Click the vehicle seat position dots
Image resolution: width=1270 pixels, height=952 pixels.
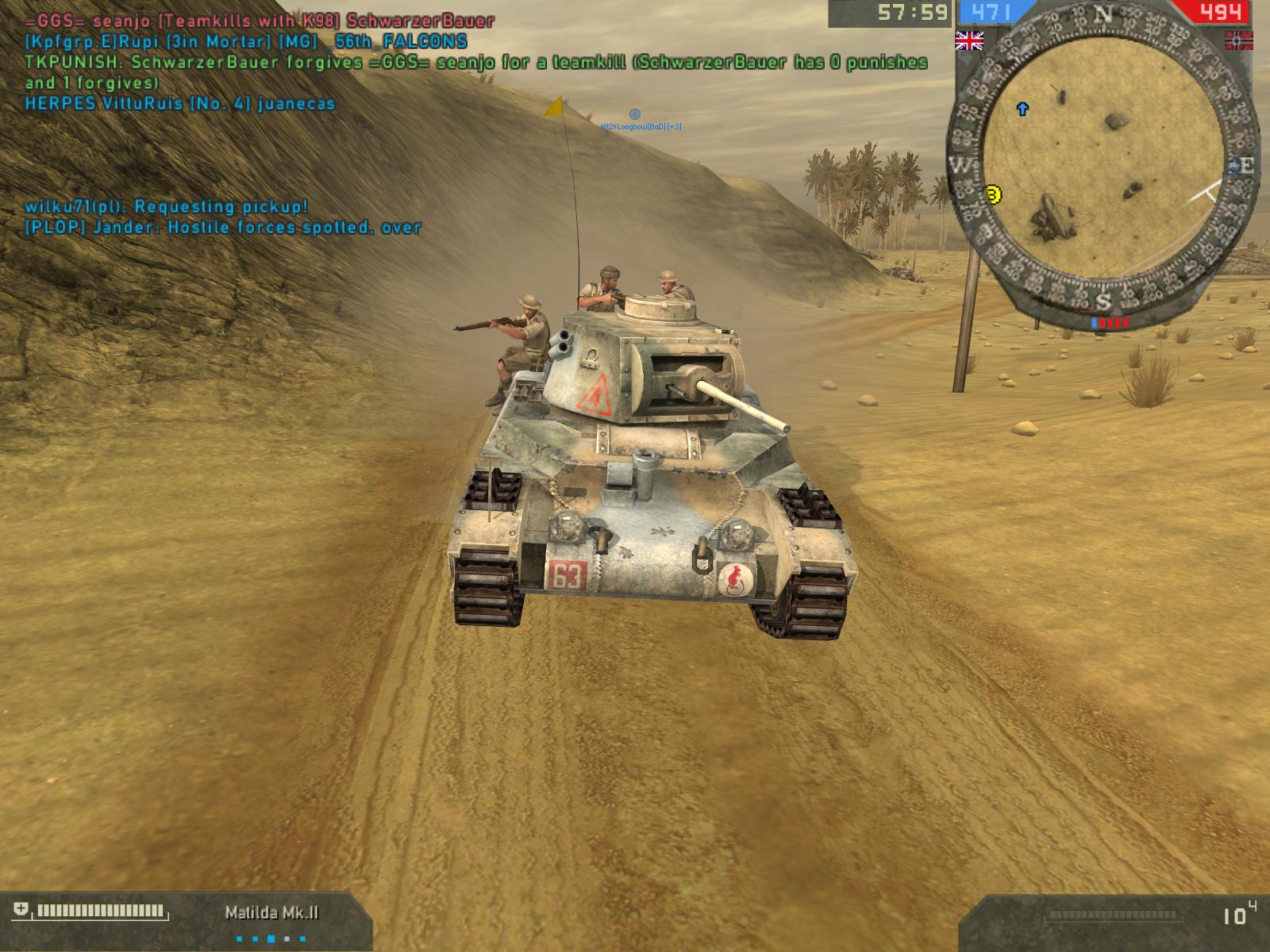tap(271, 939)
